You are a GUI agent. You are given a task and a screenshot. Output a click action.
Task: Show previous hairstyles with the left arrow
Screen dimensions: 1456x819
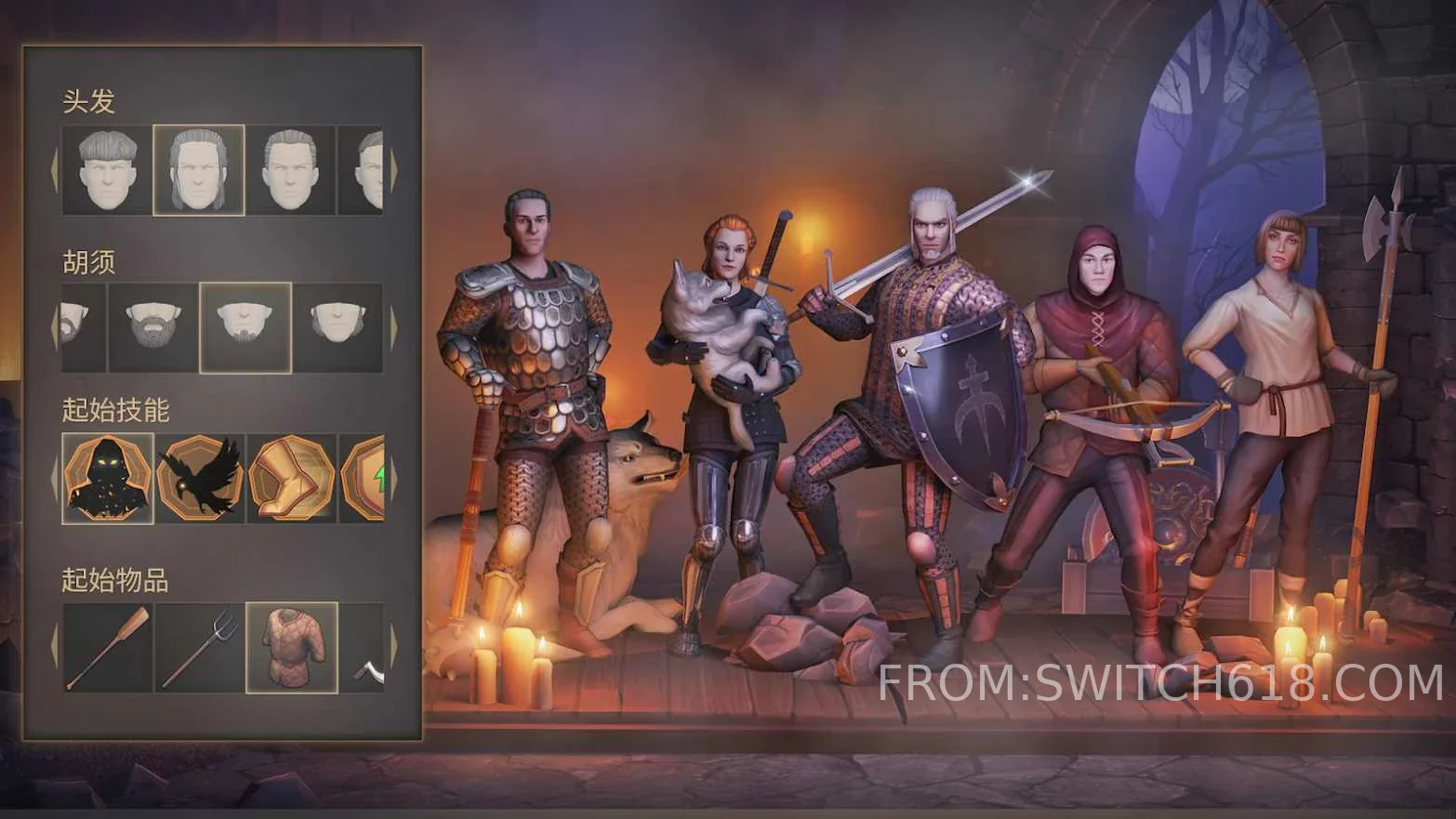tap(54, 170)
